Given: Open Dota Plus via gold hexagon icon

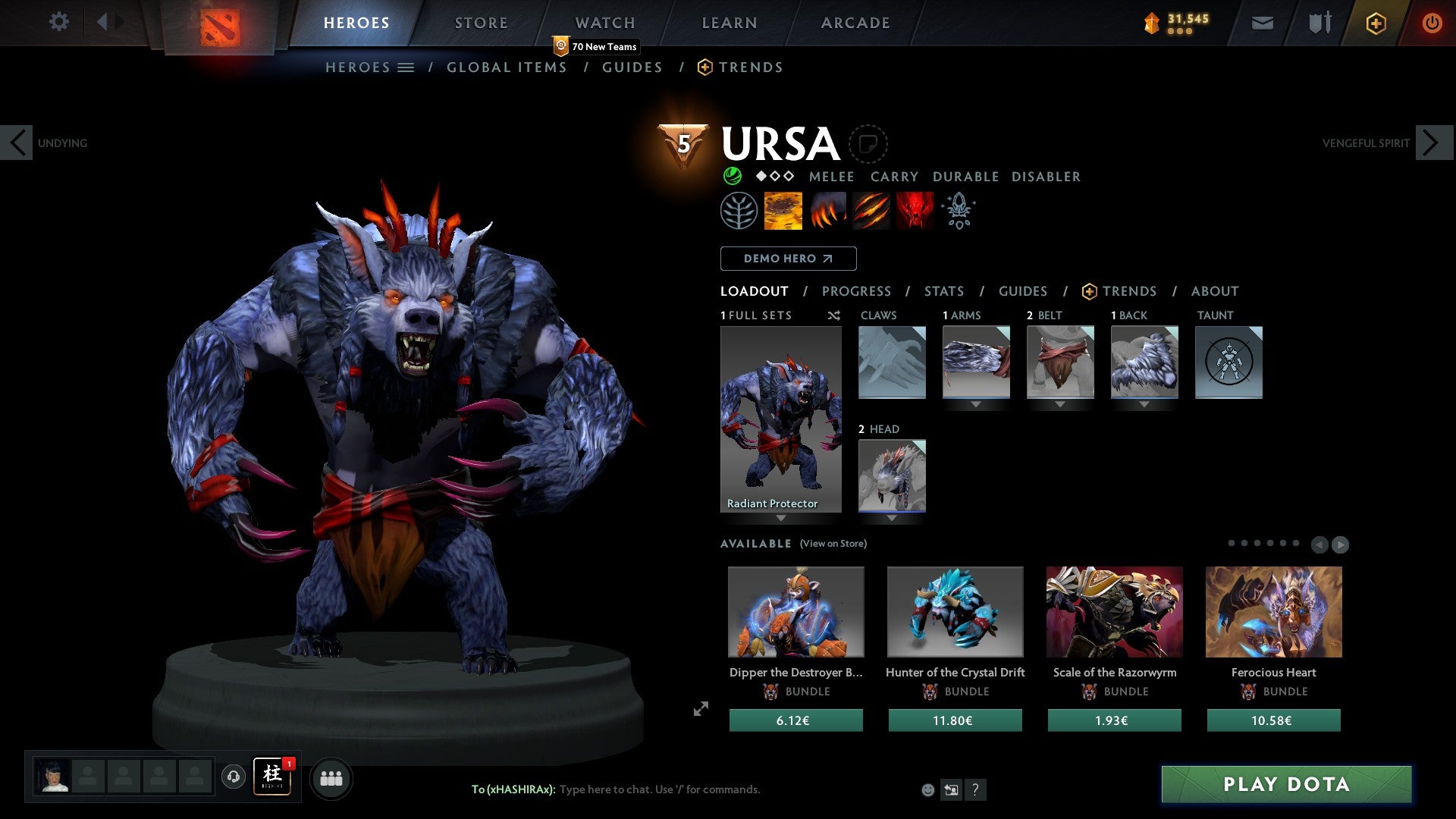Looking at the screenshot, I should click(1375, 23).
